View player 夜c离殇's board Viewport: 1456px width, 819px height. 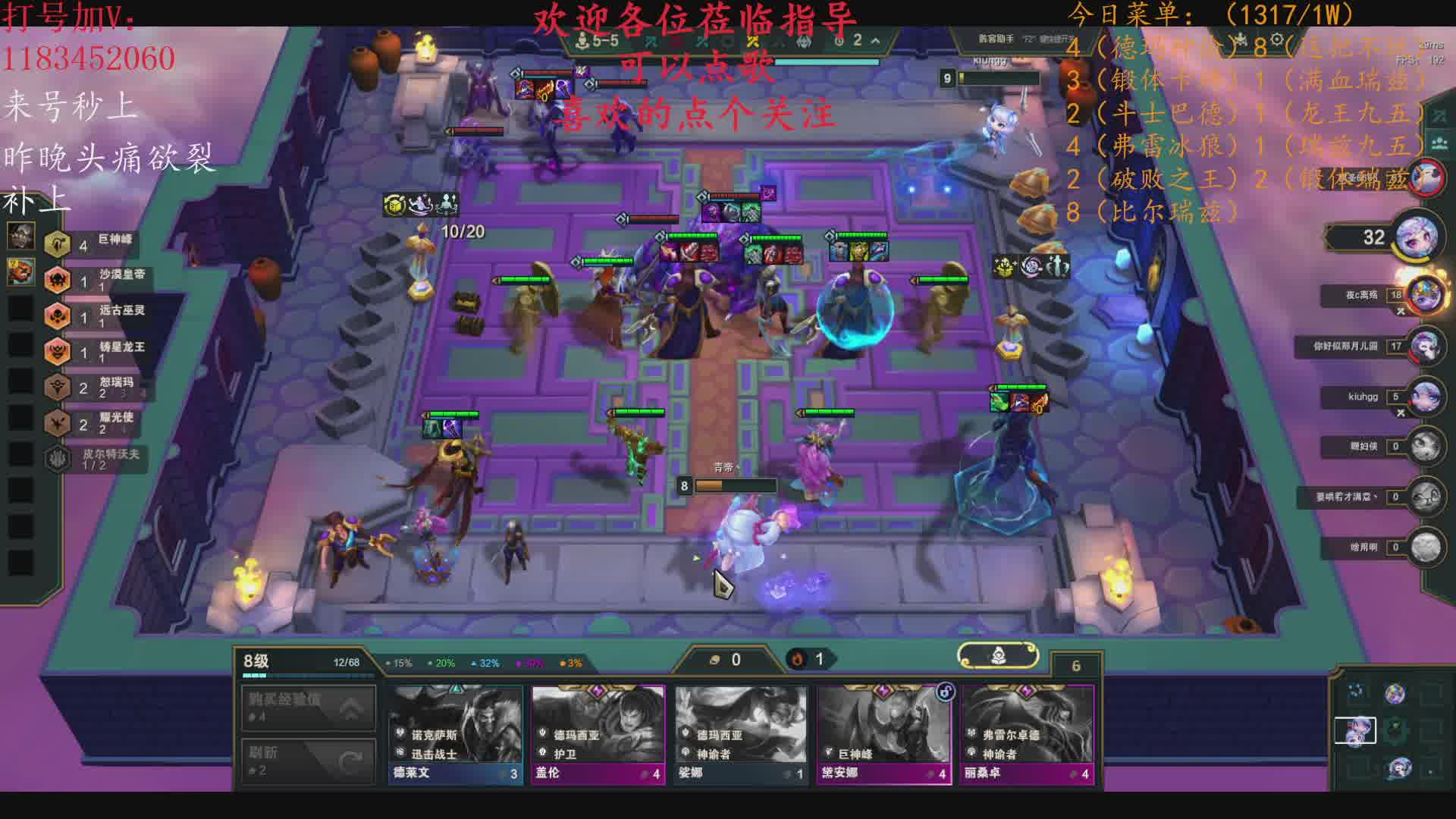[1424, 294]
